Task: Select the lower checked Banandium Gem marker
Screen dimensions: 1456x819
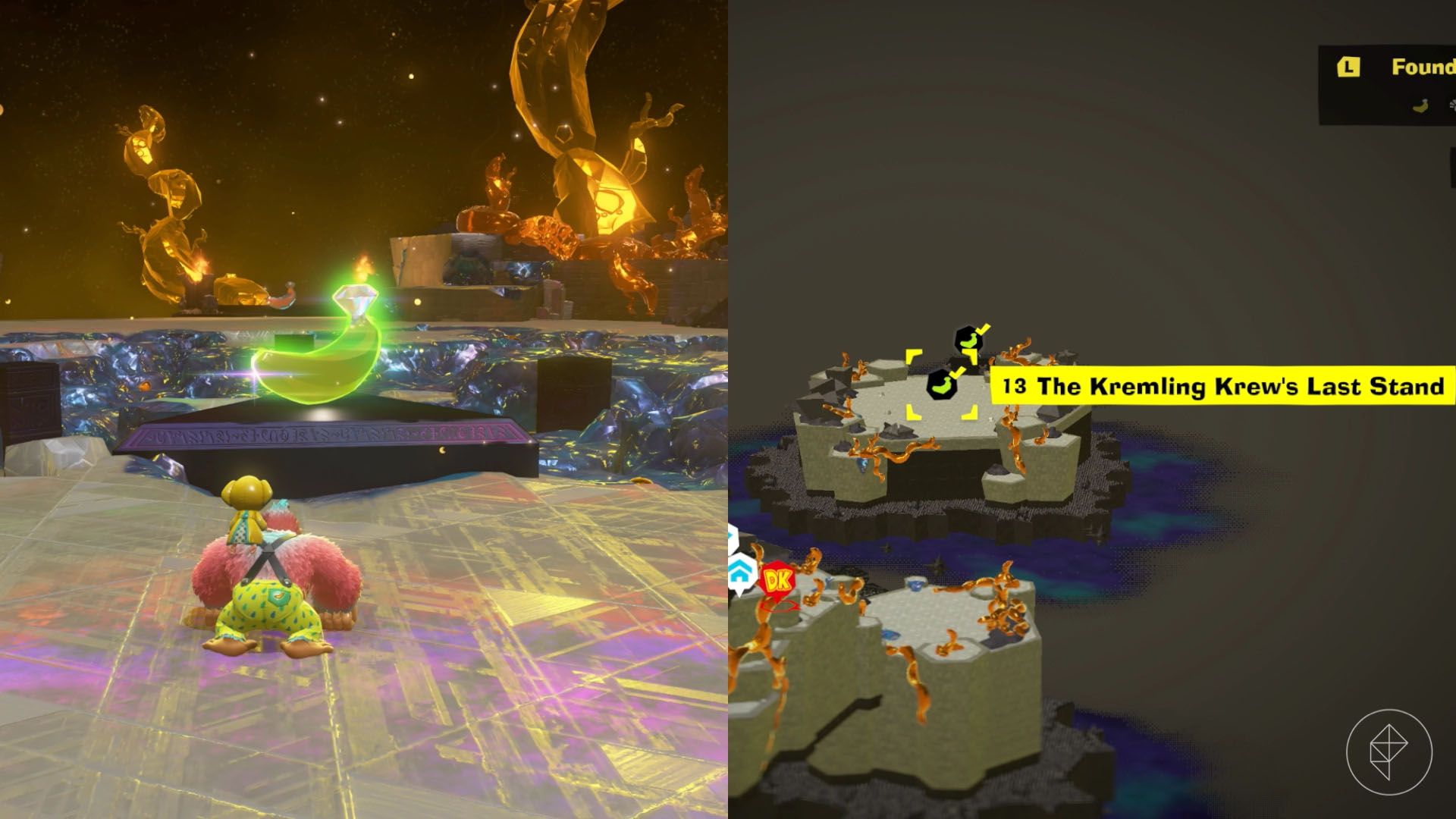Action: tap(941, 384)
